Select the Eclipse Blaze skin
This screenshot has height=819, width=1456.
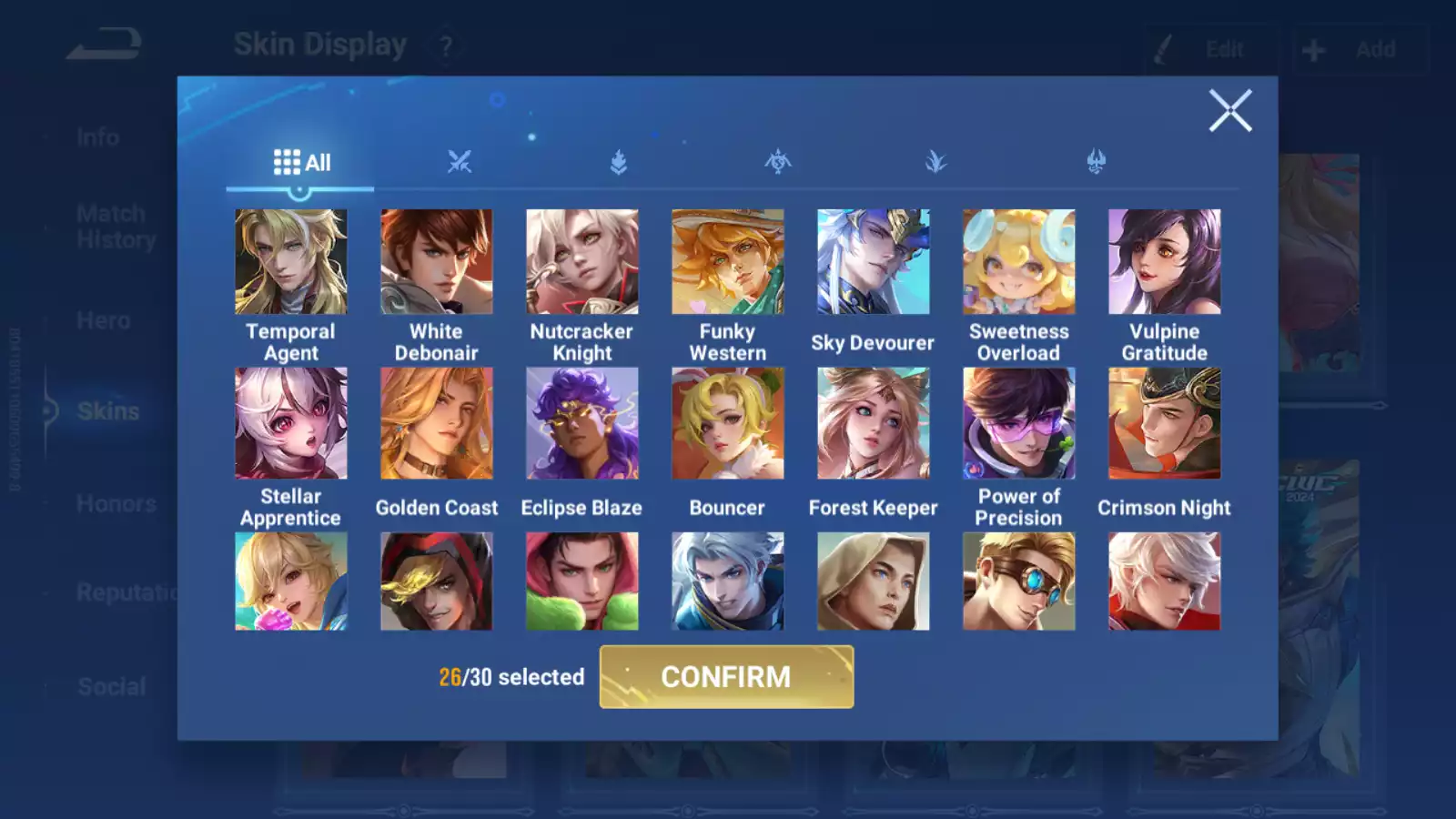coord(582,423)
